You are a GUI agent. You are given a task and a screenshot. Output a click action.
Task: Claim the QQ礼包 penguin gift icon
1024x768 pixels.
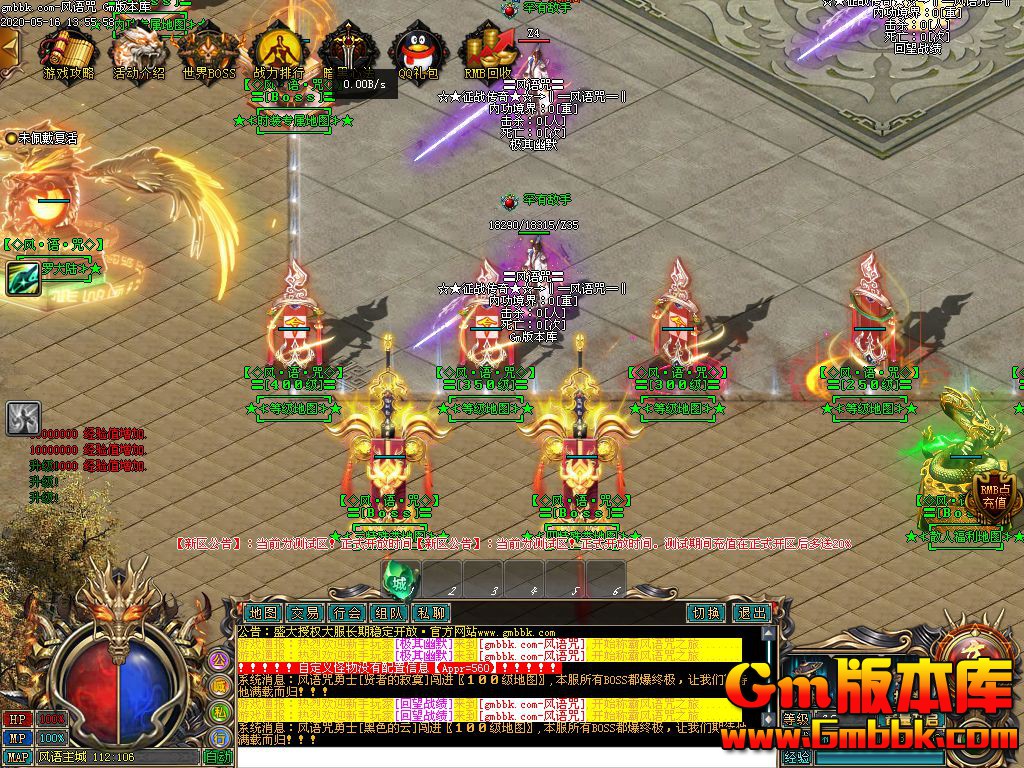[x=418, y=50]
